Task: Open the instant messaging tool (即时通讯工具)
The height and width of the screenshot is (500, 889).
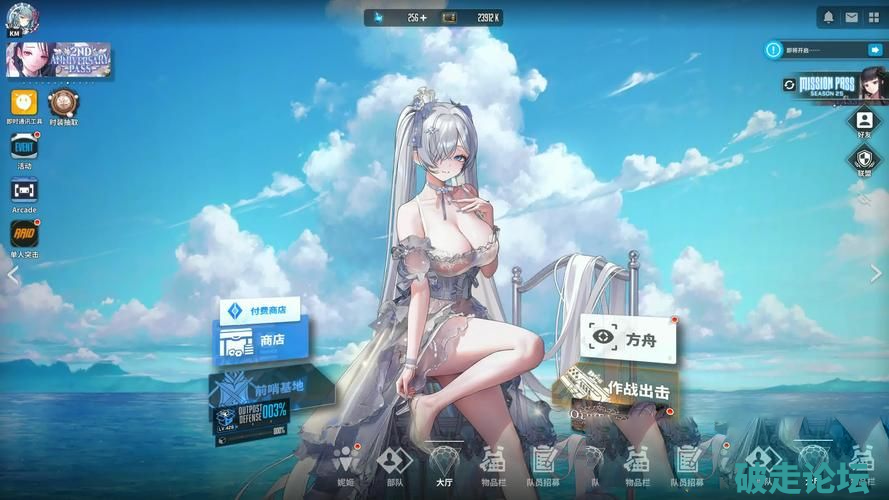Action: click(x=24, y=102)
